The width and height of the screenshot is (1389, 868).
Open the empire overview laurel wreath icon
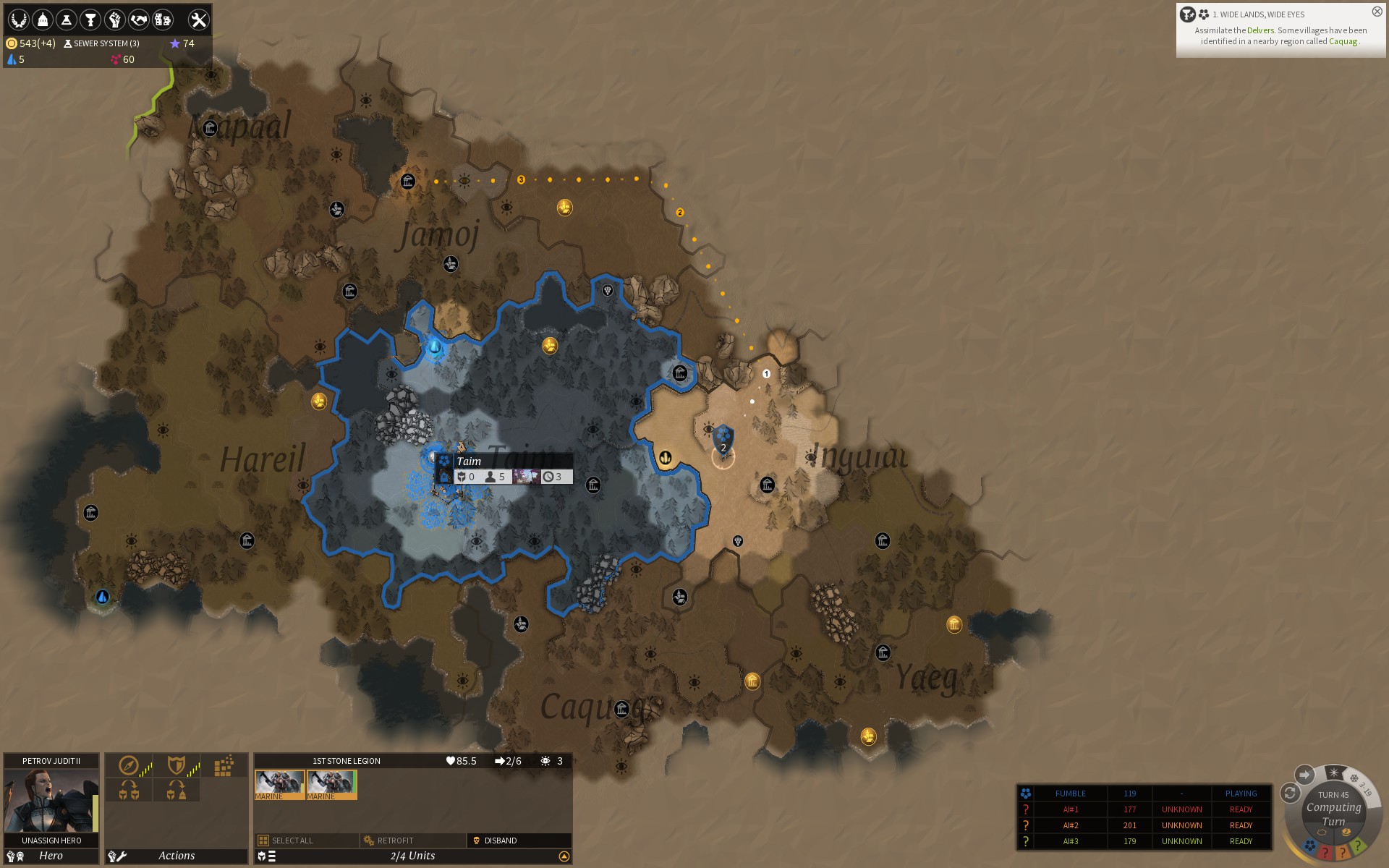click(x=19, y=20)
